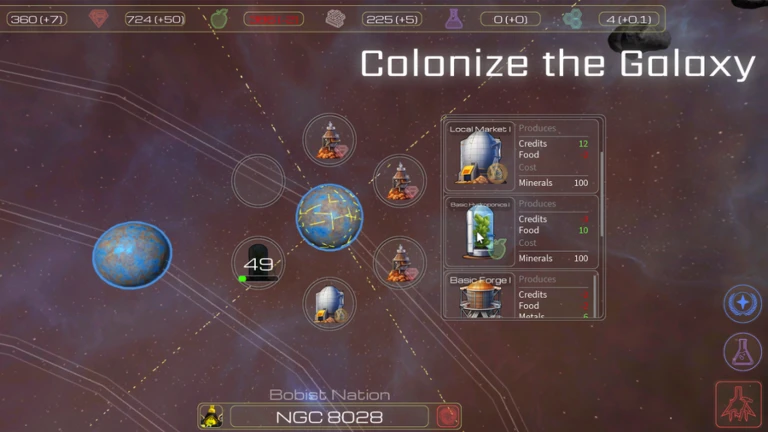Click the NGC 8028 system name bar

coord(331,417)
